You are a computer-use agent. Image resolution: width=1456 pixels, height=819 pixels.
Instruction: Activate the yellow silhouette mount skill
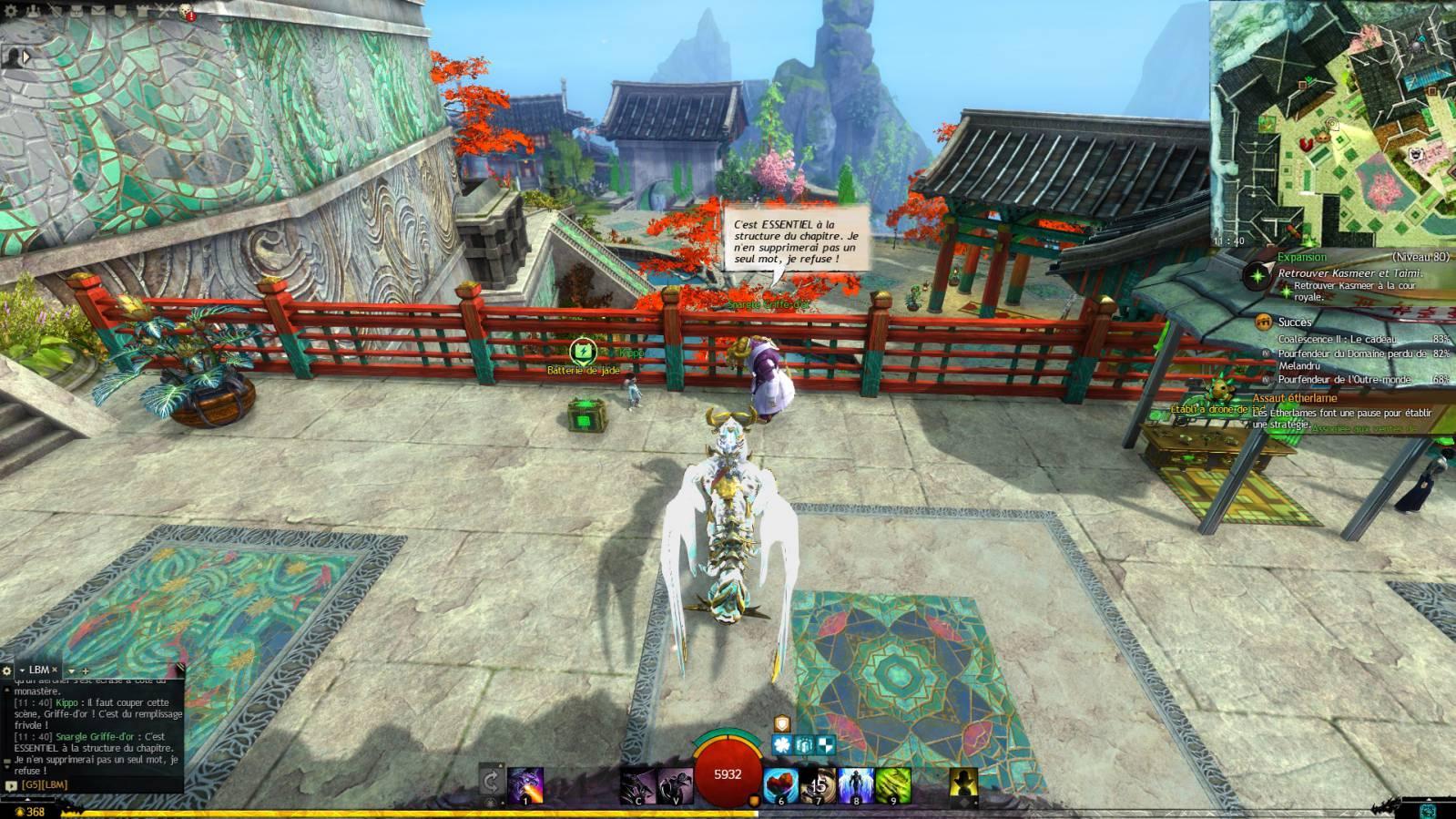[x=963, y=785]
